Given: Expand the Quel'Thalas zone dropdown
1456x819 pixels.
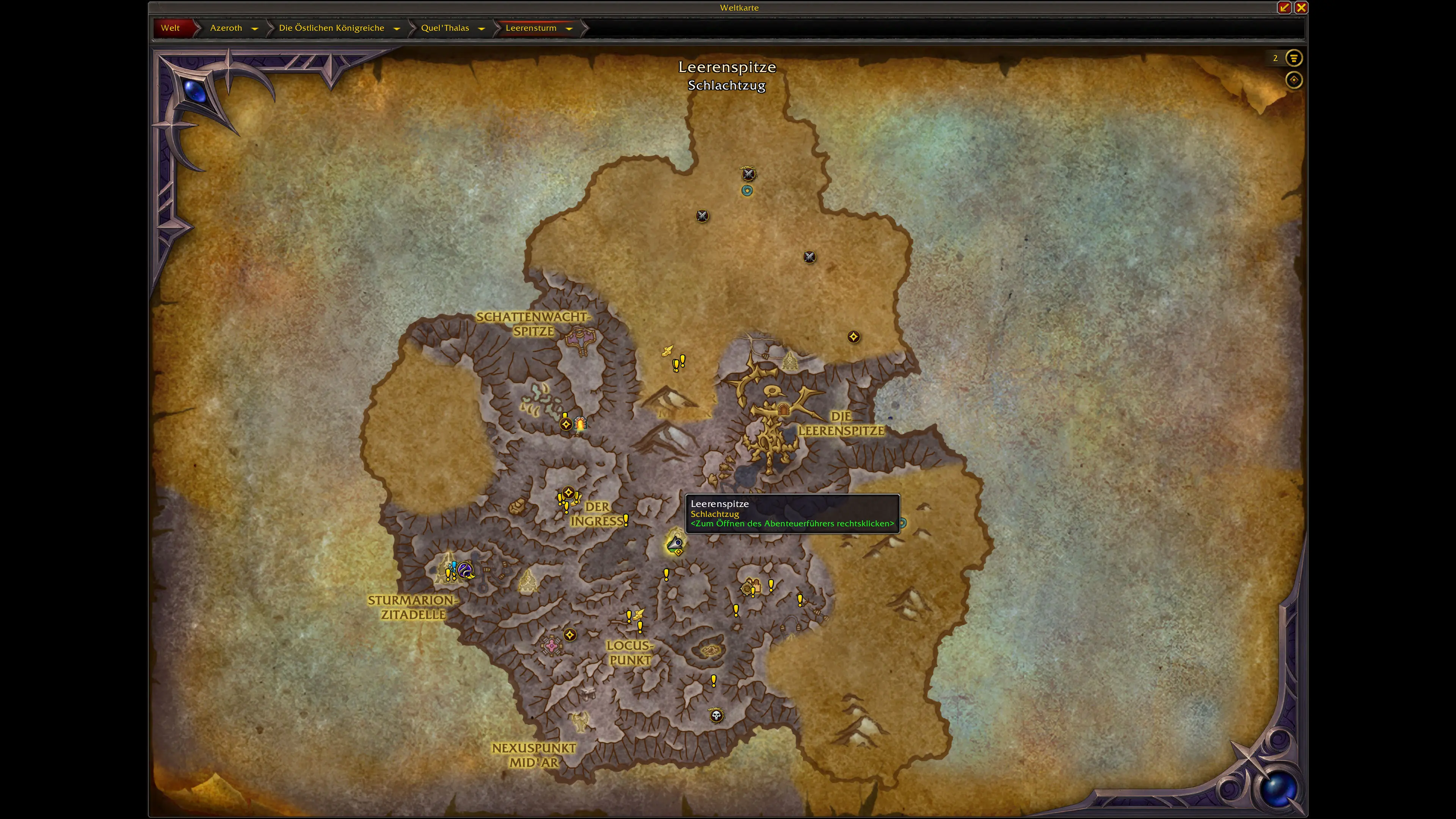Looking at the screenshot, I should [482, 29].
